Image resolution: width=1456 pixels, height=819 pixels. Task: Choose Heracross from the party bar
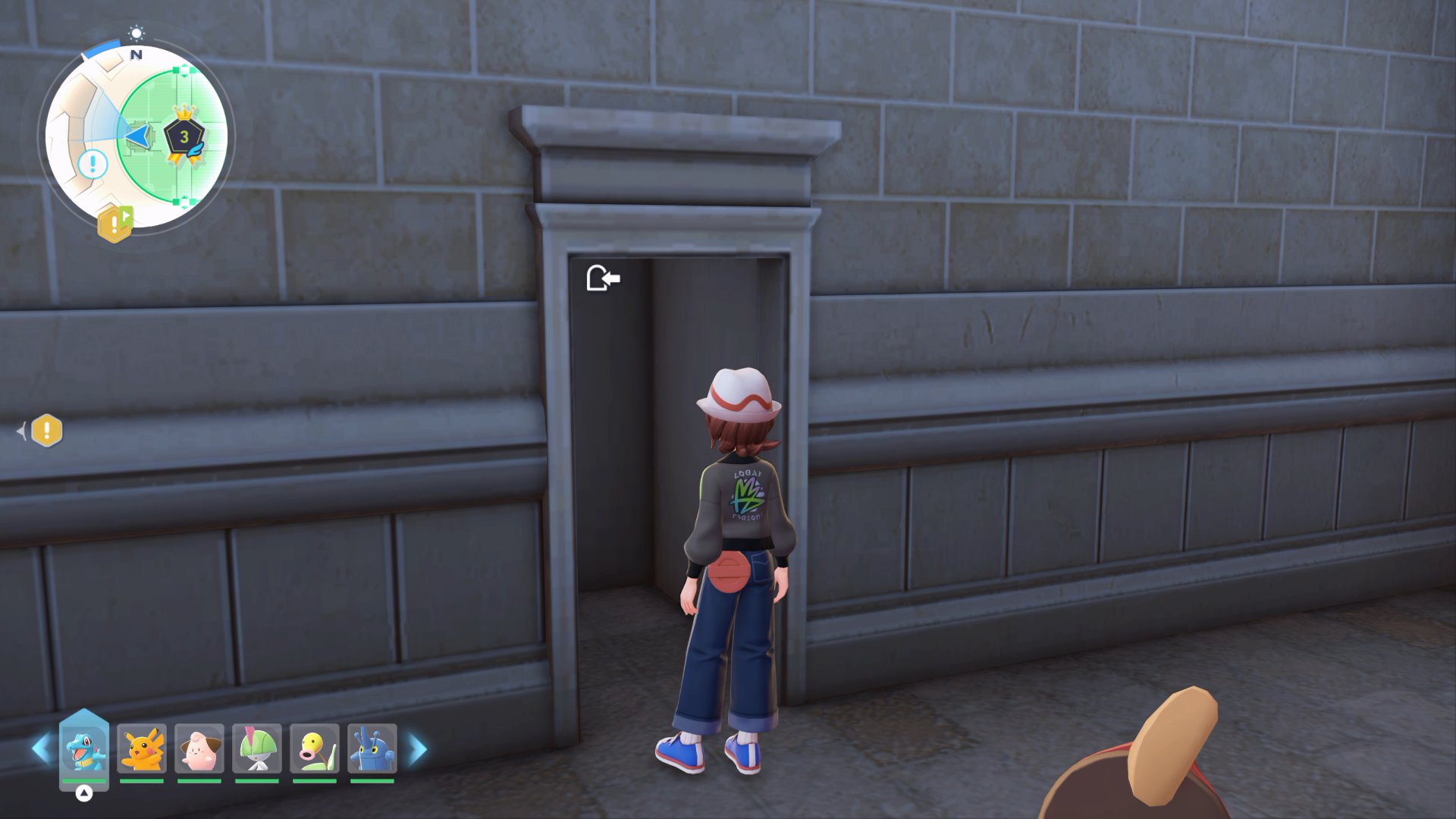(x=372, y=748)
